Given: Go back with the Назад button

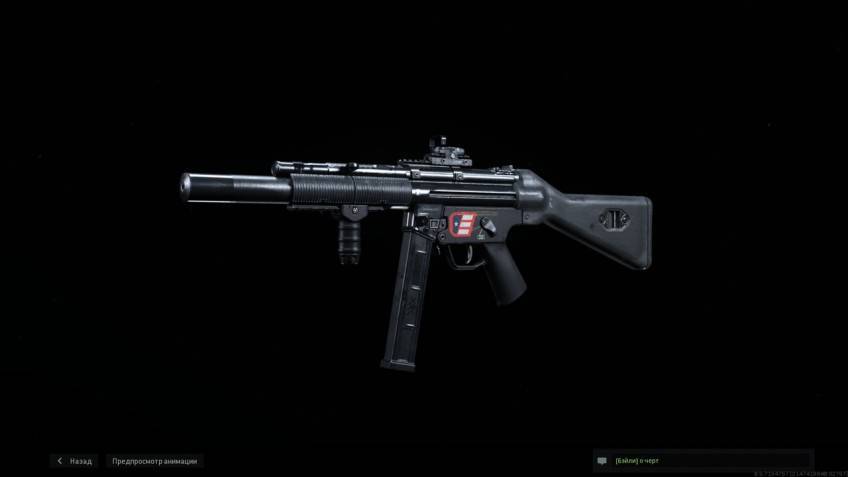Looking at the screenshot, I should click(x=75, y=461).
